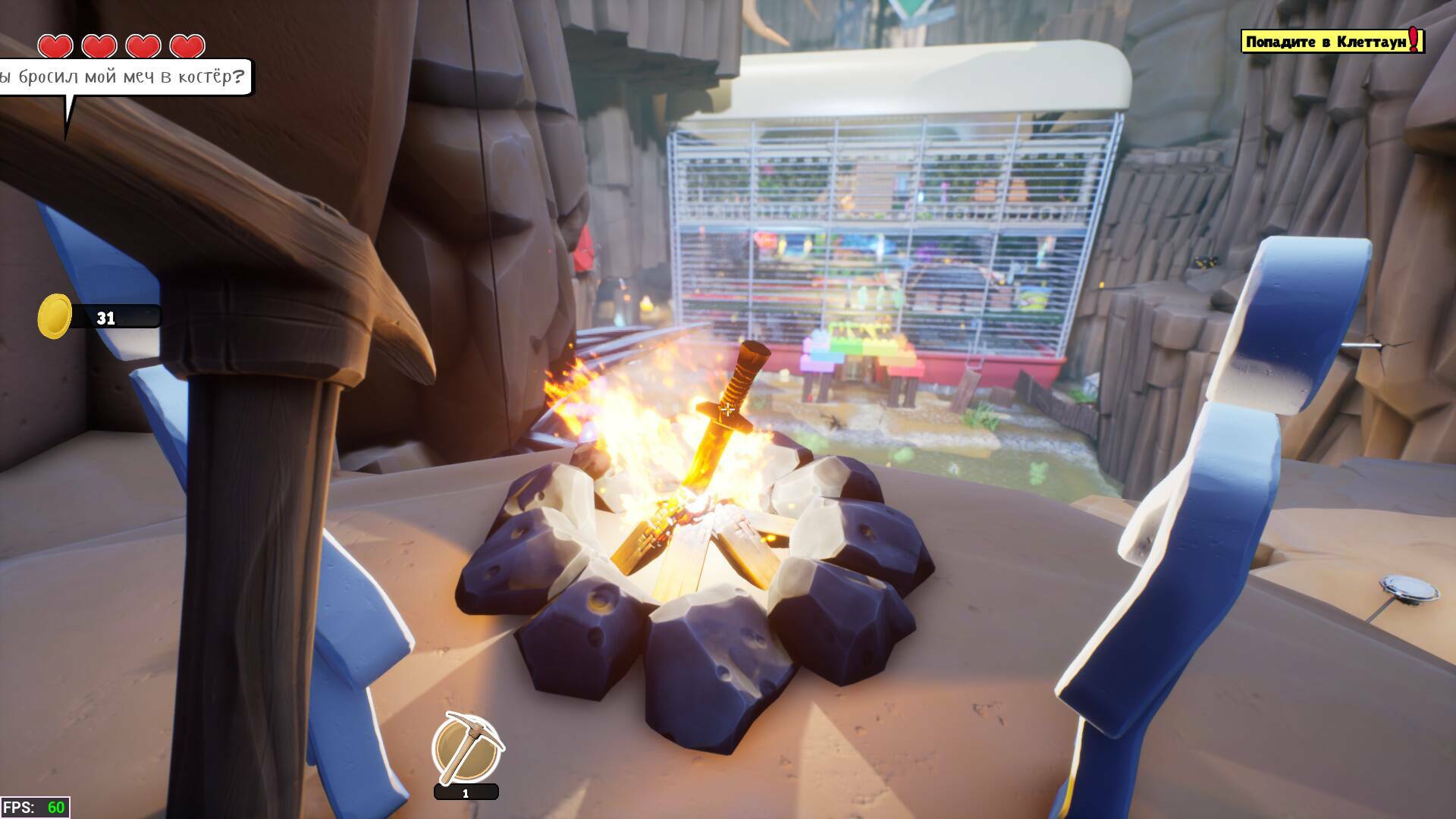Select the pickaxe hotbar slot
The height and width of the screenshot is (819, 1456).
467,748
